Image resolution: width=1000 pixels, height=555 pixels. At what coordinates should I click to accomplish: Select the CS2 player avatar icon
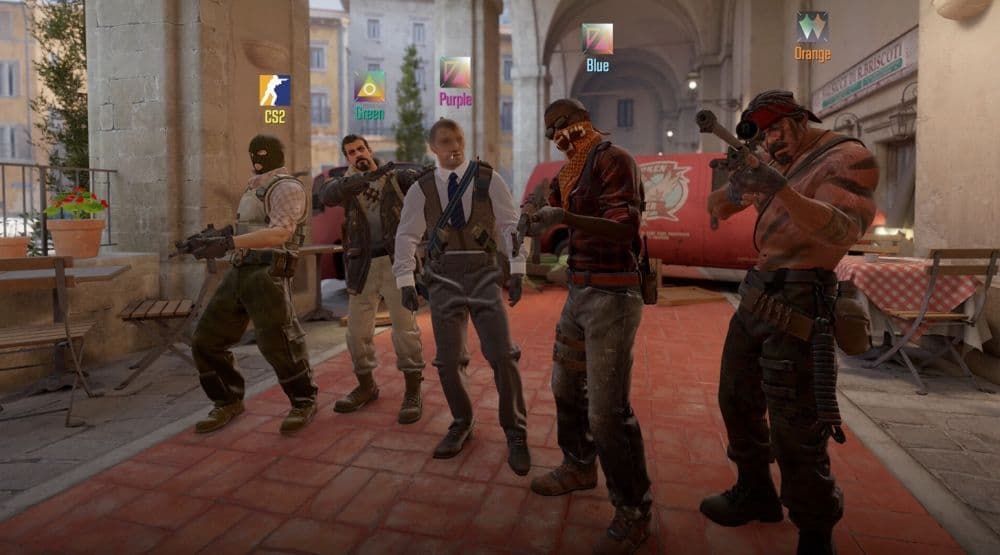[275, 91]
